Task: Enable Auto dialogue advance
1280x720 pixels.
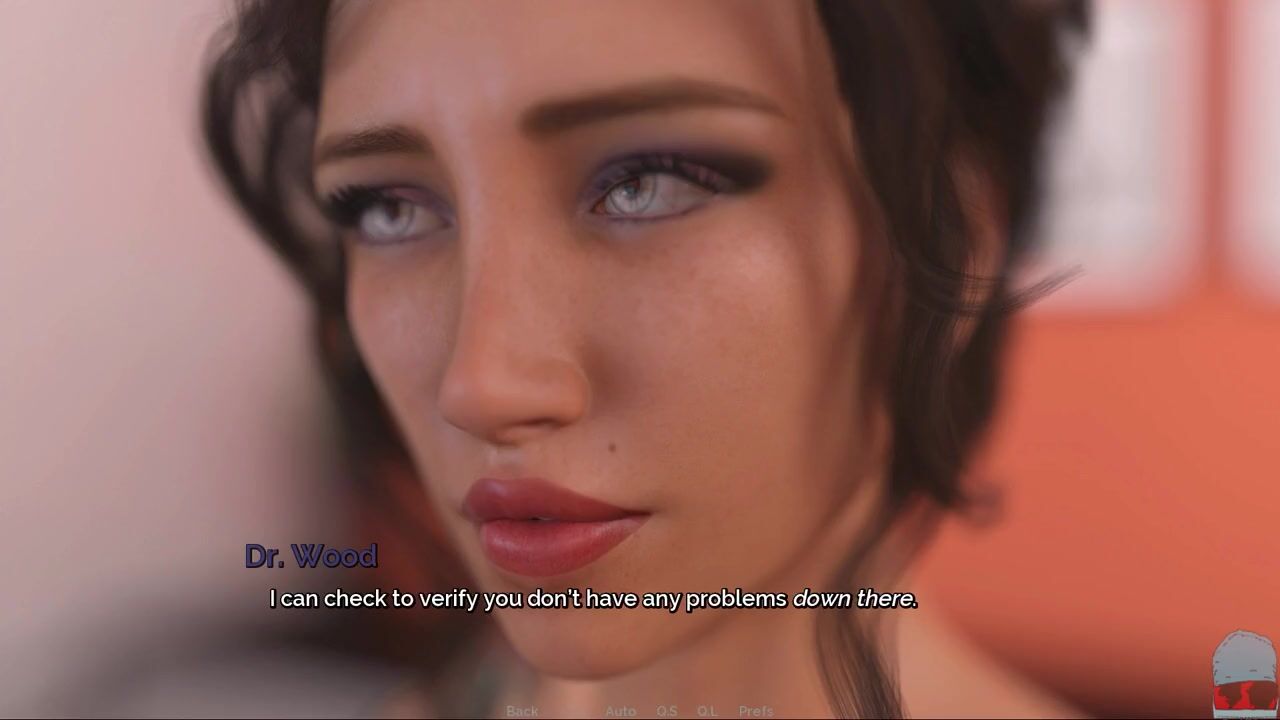Action: [x=620, y=711]
